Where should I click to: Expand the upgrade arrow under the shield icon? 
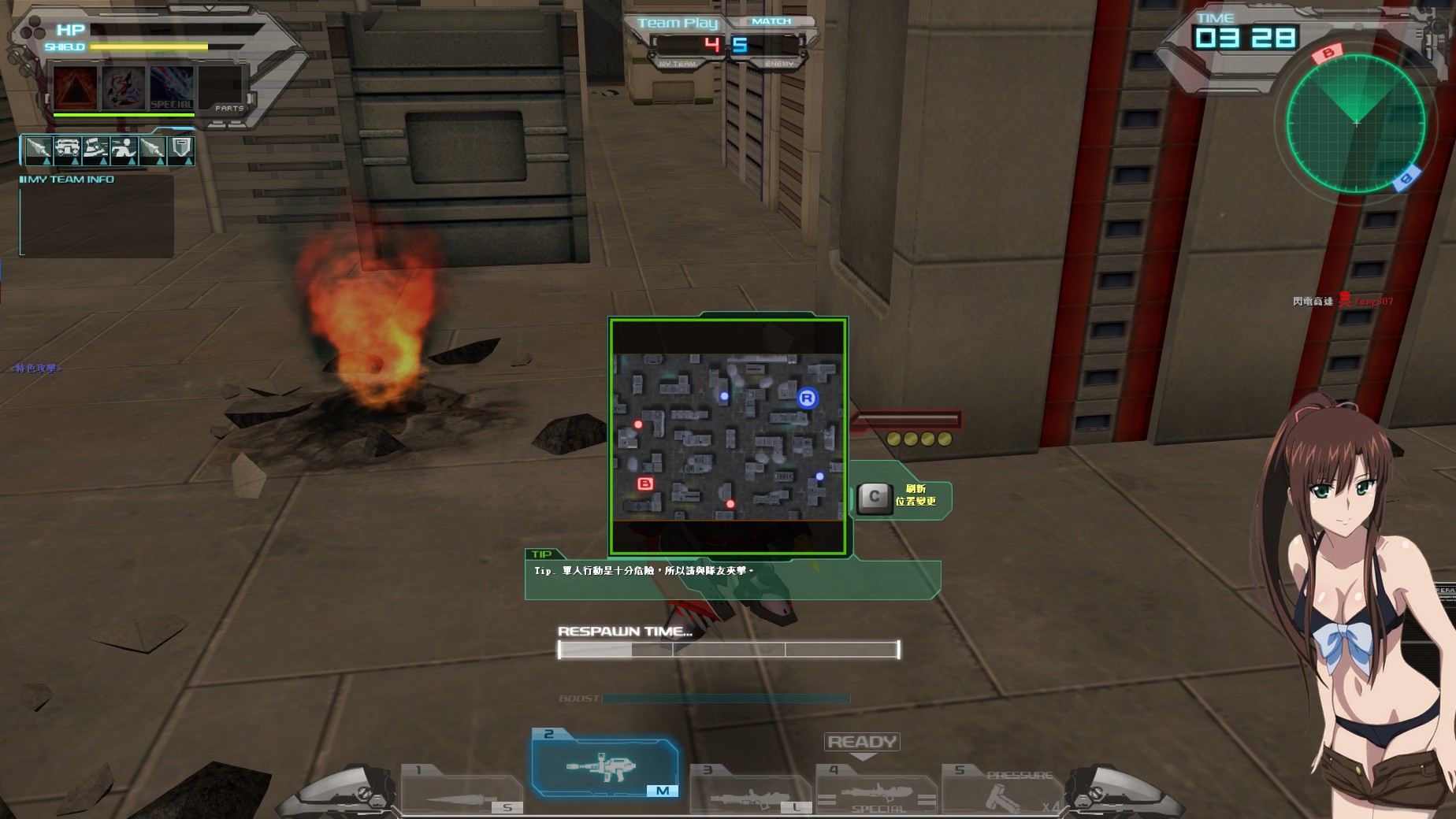(189, 162)
